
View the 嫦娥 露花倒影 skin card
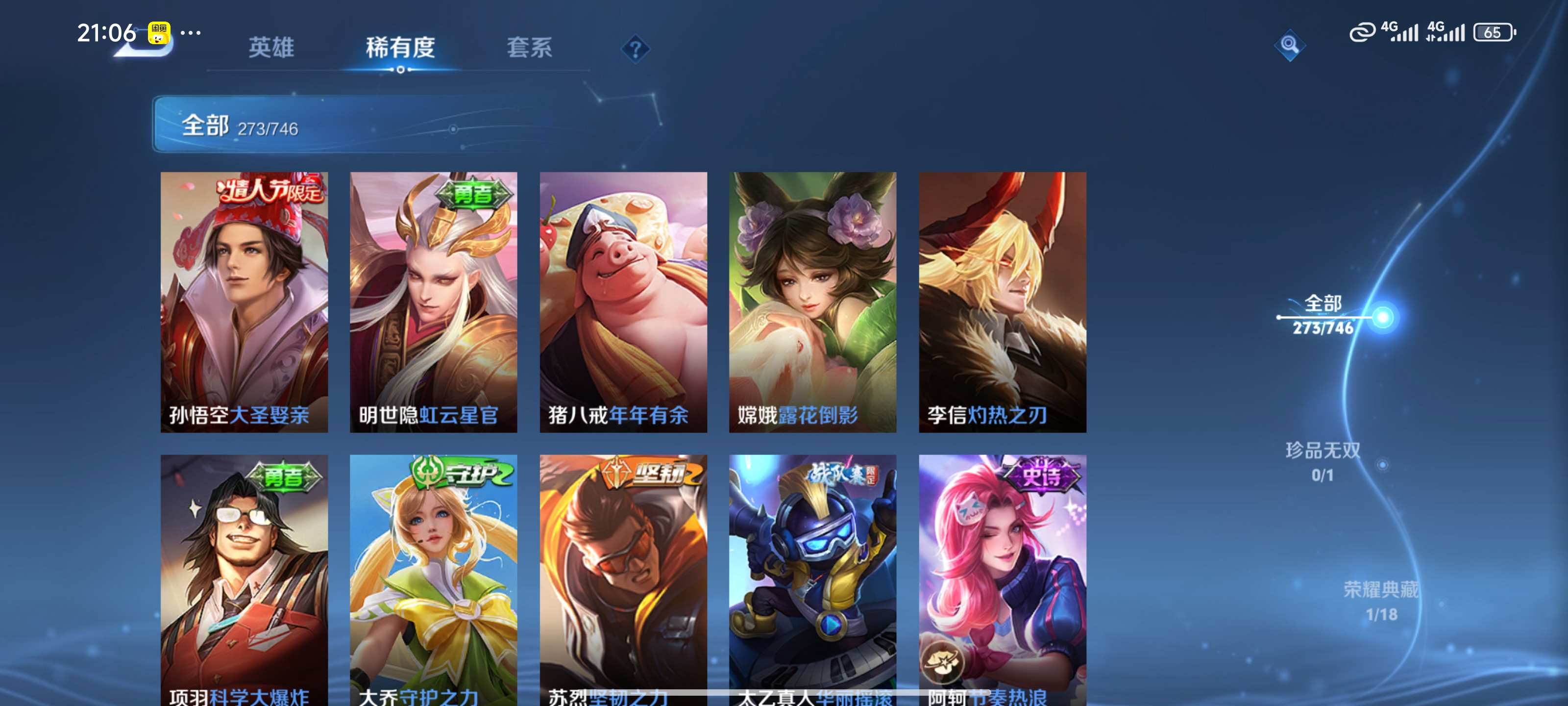pyautogui.click(x=812, y=302)
